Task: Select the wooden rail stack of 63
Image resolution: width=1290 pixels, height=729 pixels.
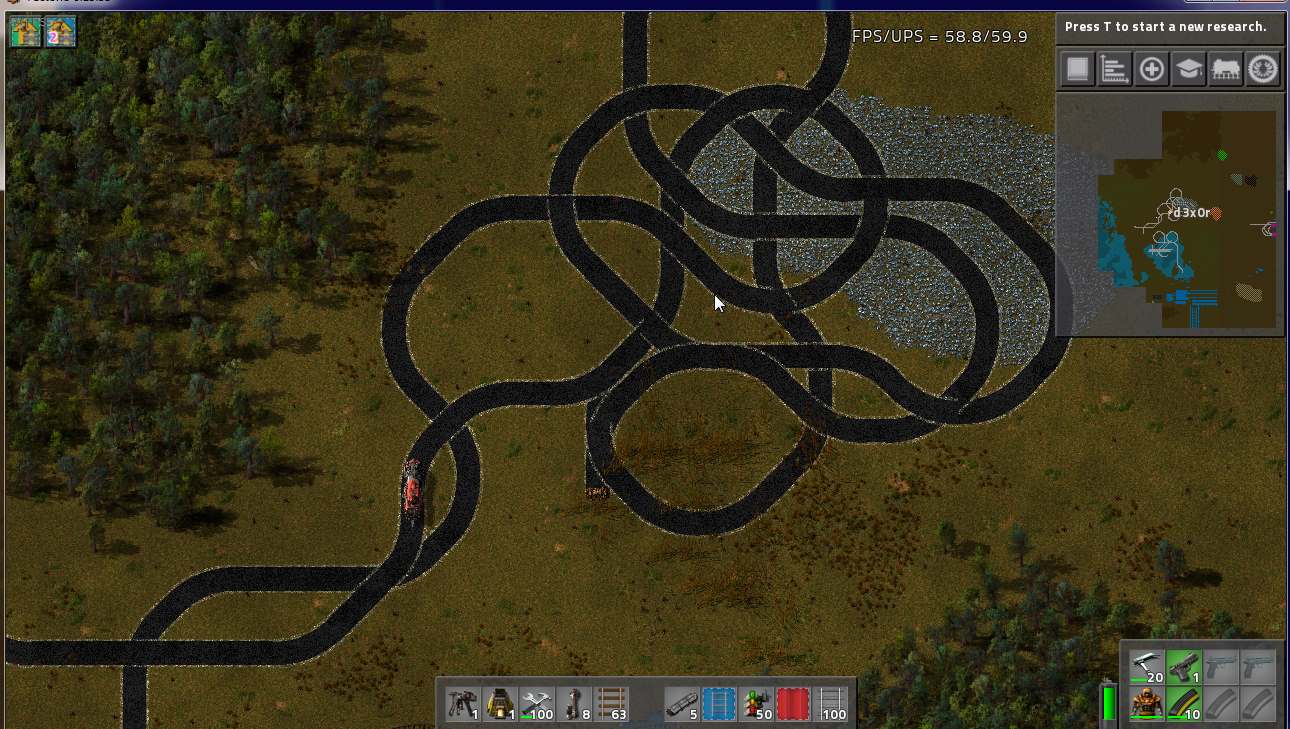Action: (x=611, y=705)
